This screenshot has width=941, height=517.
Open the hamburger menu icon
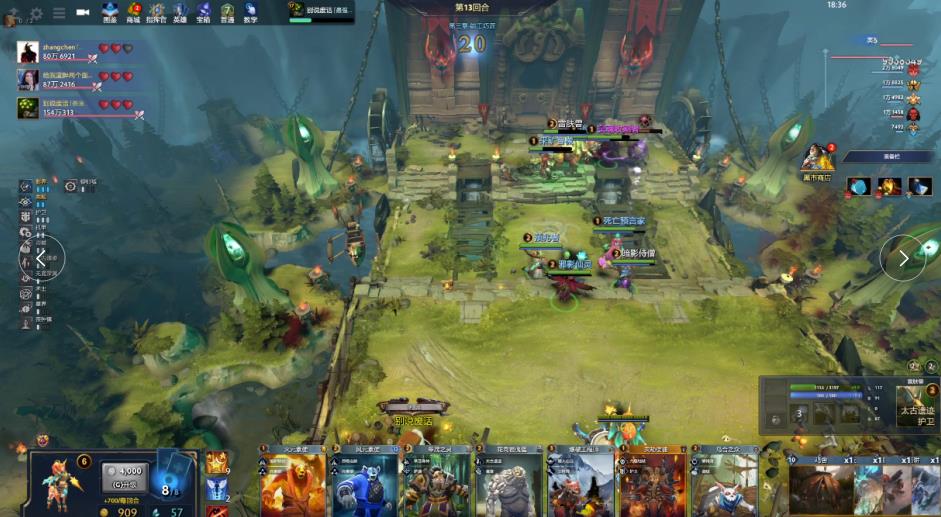59,13
